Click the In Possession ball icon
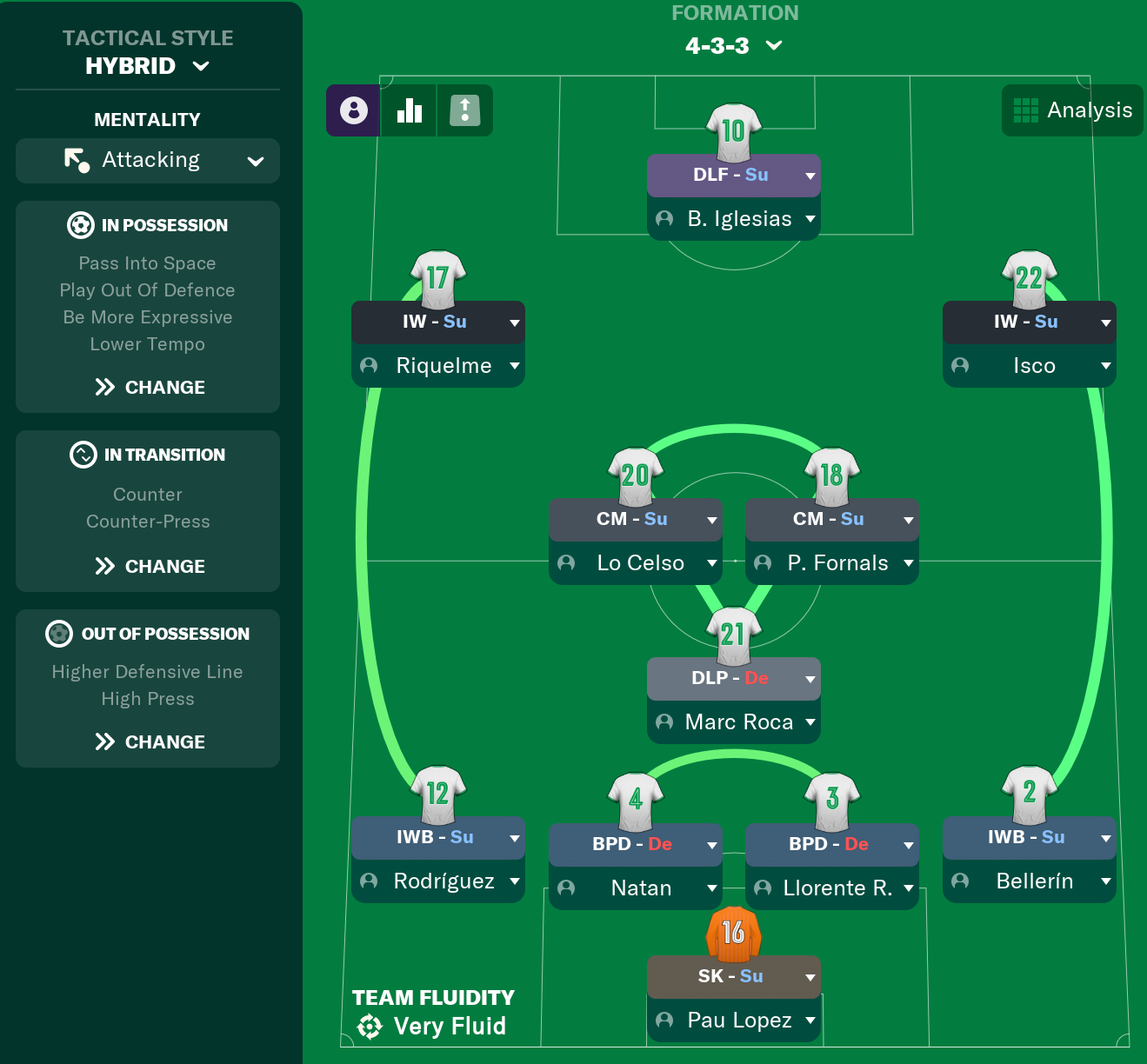The width and height of the screenshot is (1147, 1064). (81, 225)
